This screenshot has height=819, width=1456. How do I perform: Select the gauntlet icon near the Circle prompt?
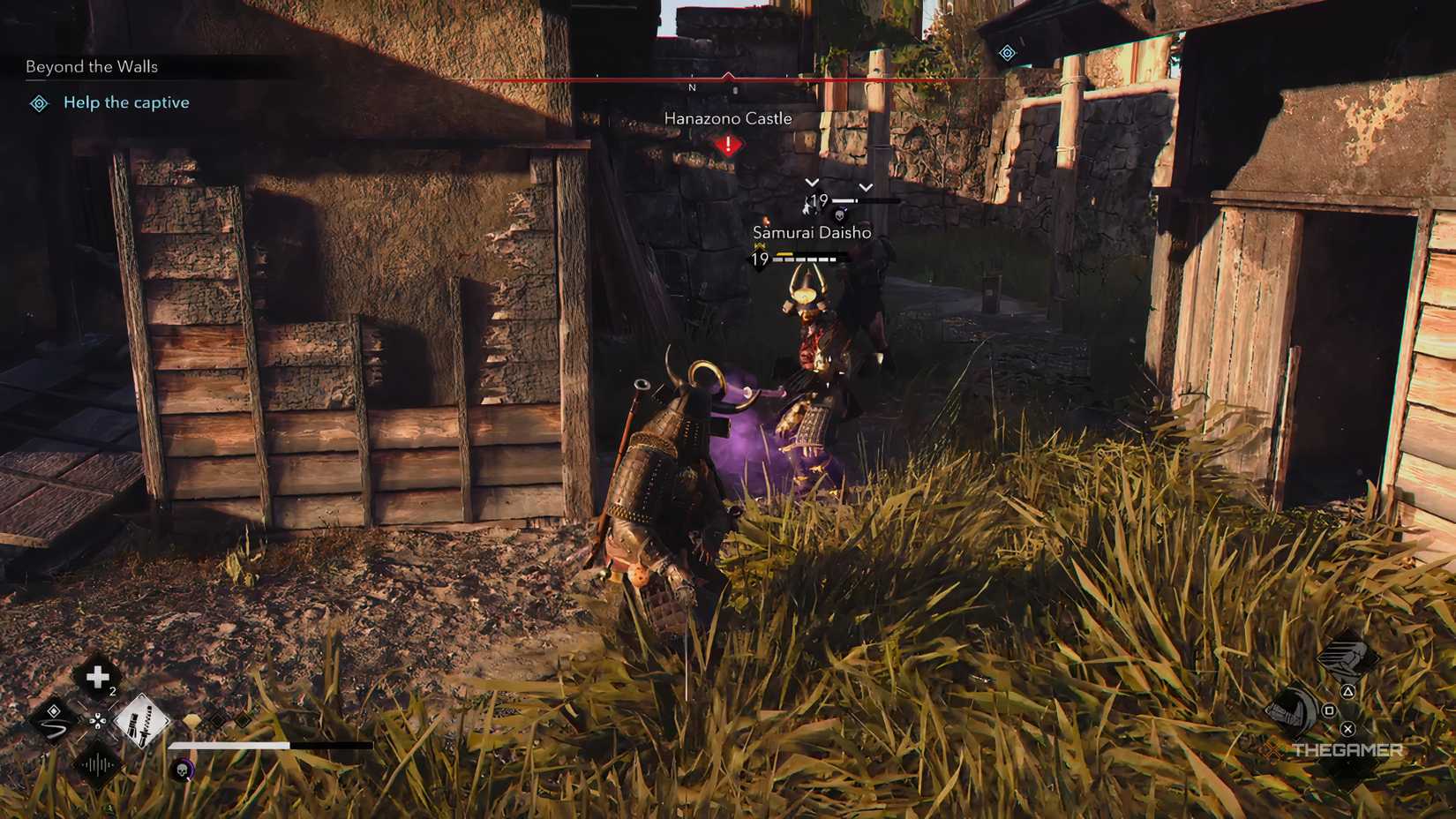1292,712
